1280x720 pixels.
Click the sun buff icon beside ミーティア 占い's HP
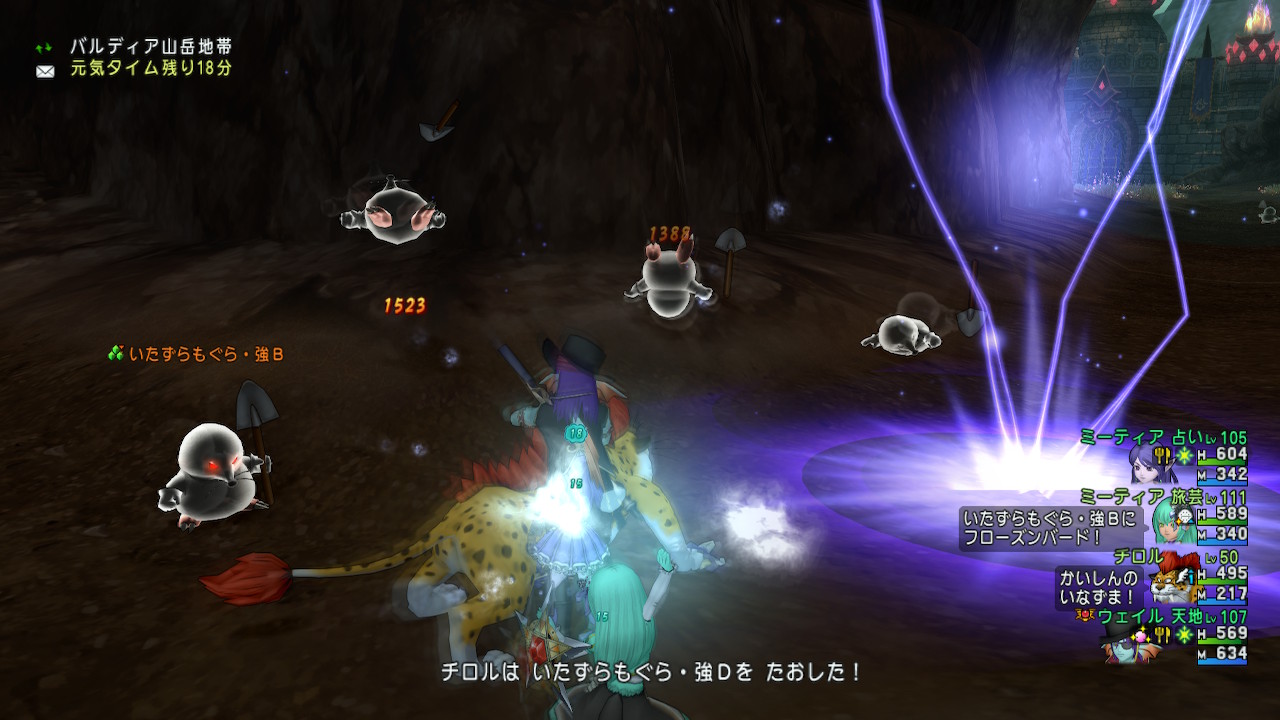(x=1184, y=454)
